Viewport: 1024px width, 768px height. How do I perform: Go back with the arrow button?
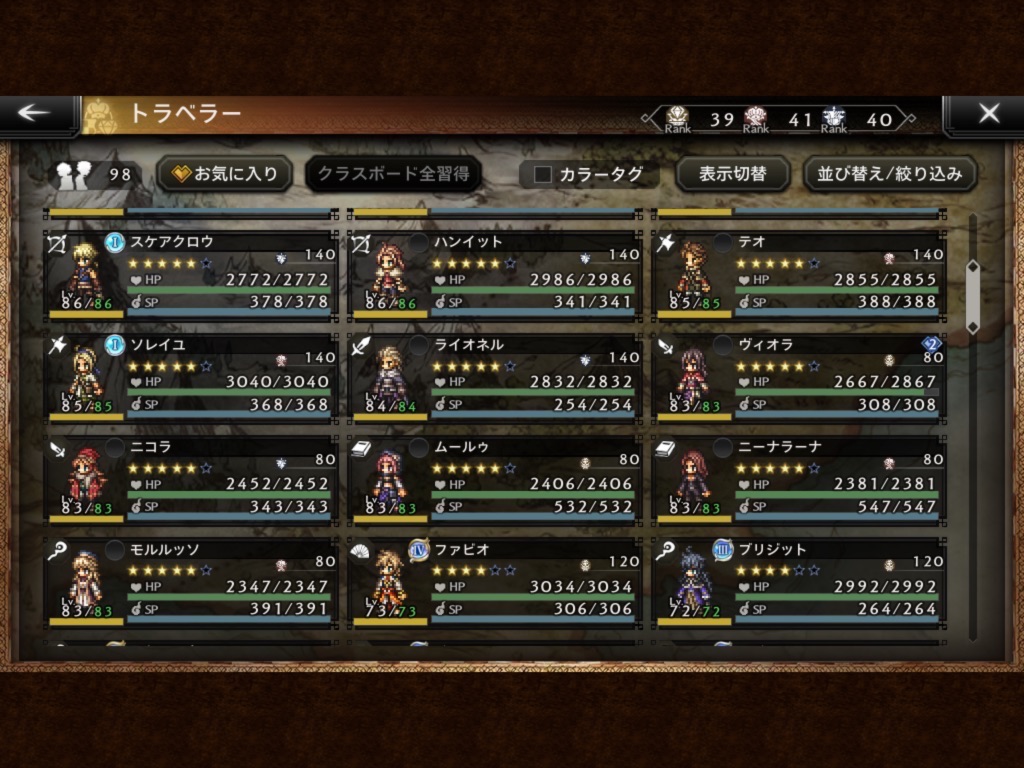(x=36, y=114)
